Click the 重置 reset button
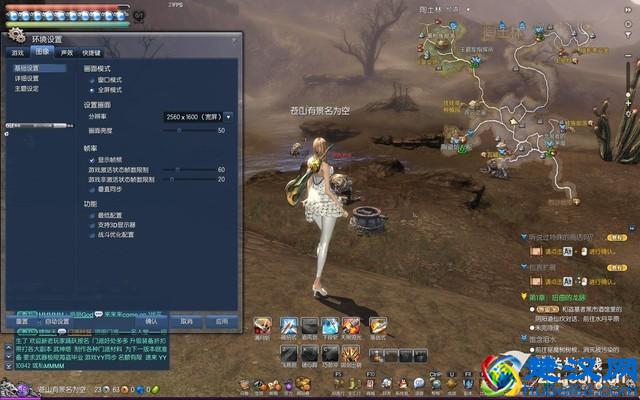 21,322
